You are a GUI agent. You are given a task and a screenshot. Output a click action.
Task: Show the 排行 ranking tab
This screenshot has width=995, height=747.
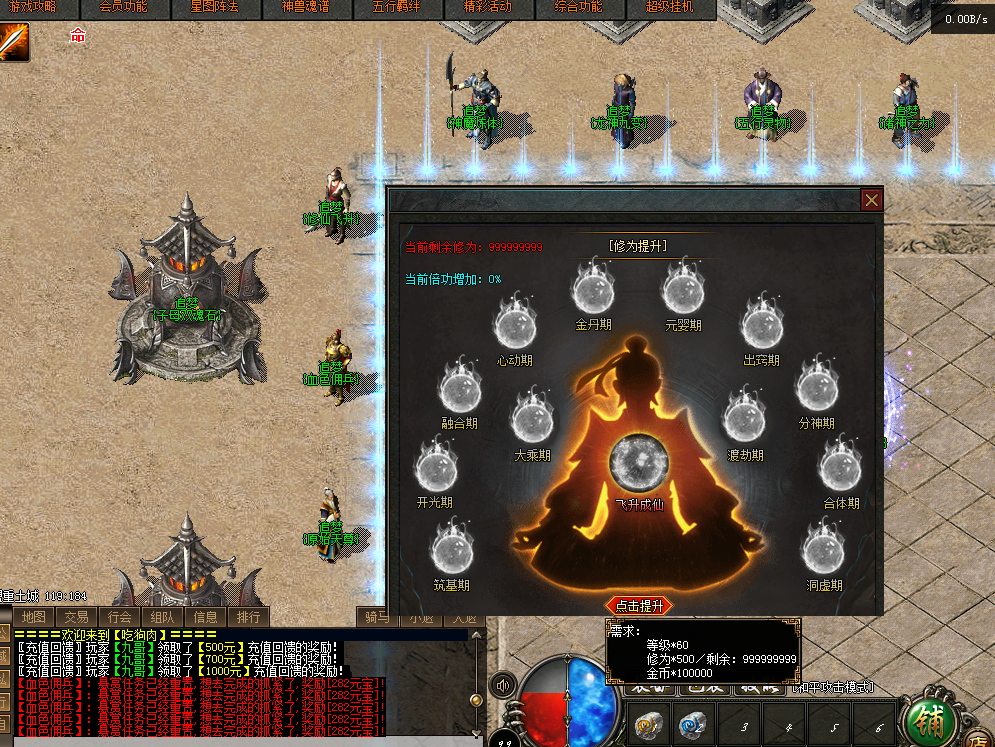pyautogui.click(x=248, y=617)
